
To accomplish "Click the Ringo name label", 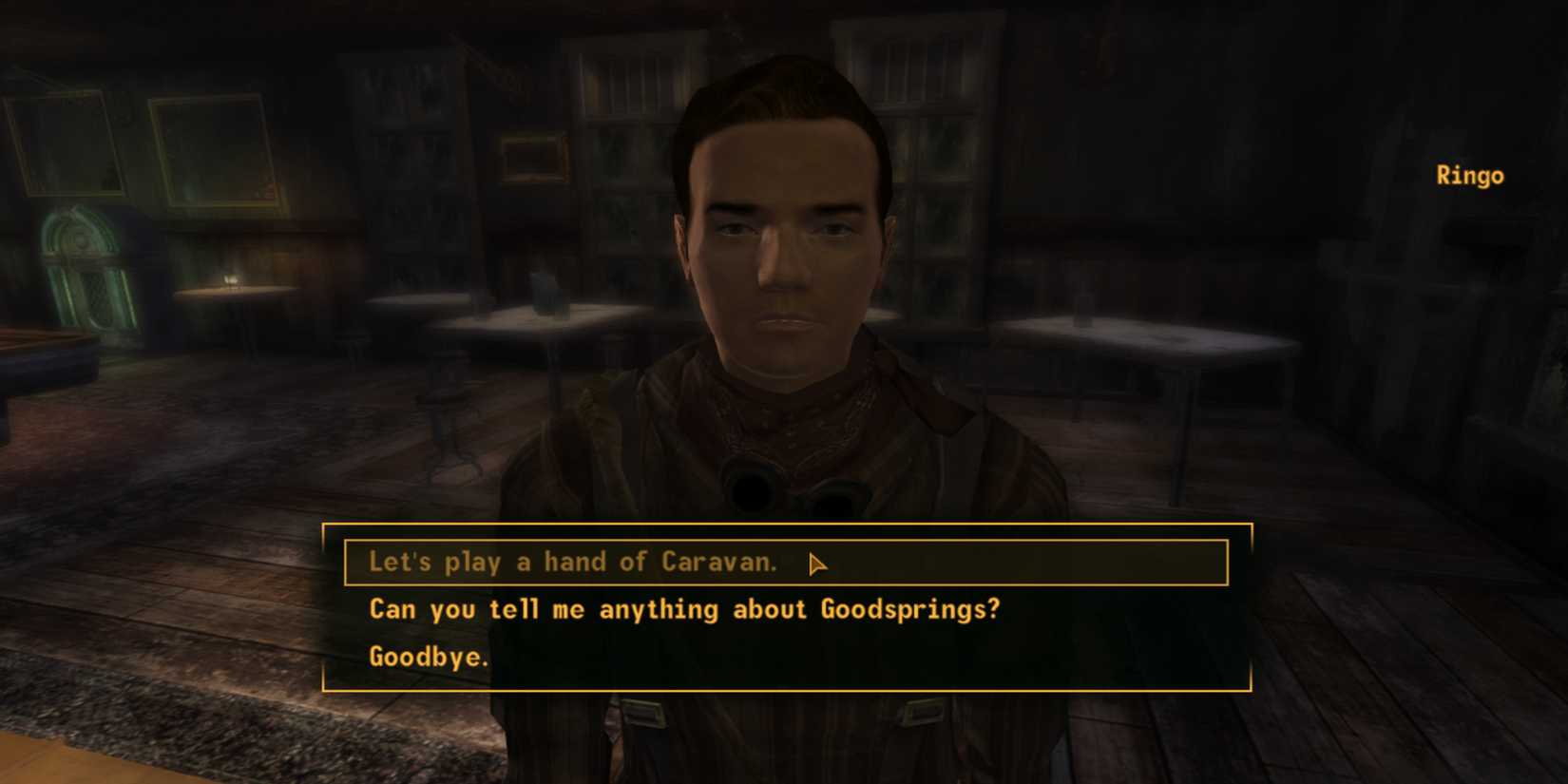I will pyautogui.click(x=1469, y=175).
